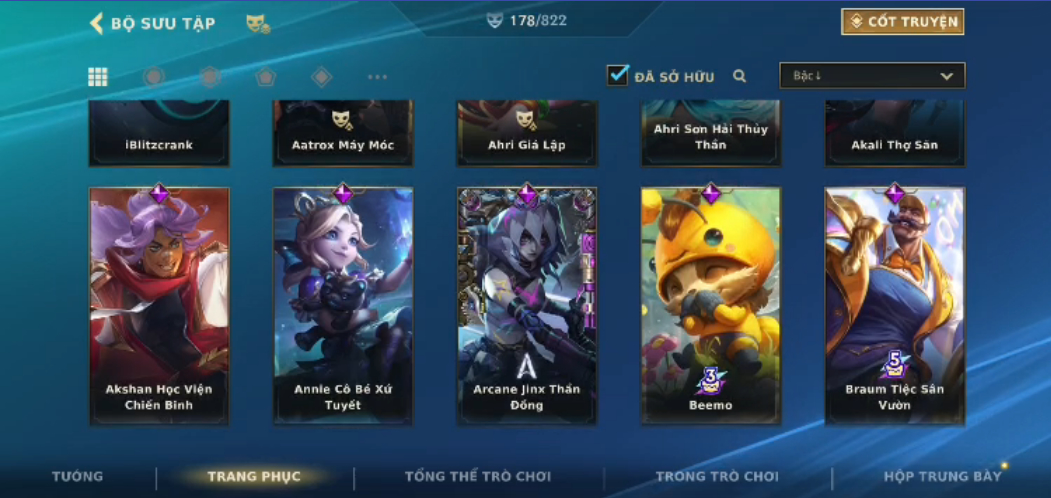Toggle the Đã Sở Hữu checkbox
The image size is (1051, 498).
618,75
